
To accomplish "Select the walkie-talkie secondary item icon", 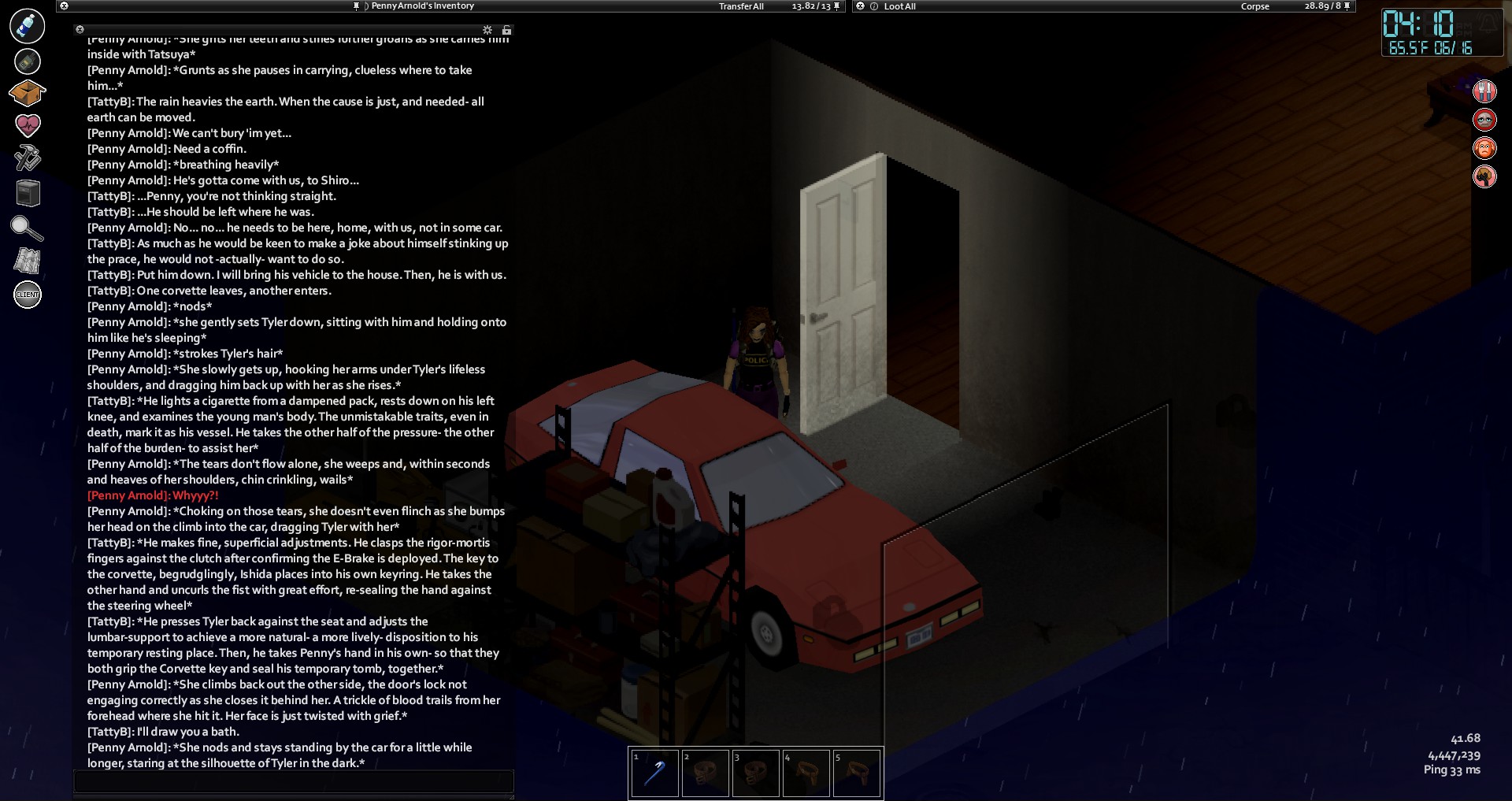I will click(28, 61).
